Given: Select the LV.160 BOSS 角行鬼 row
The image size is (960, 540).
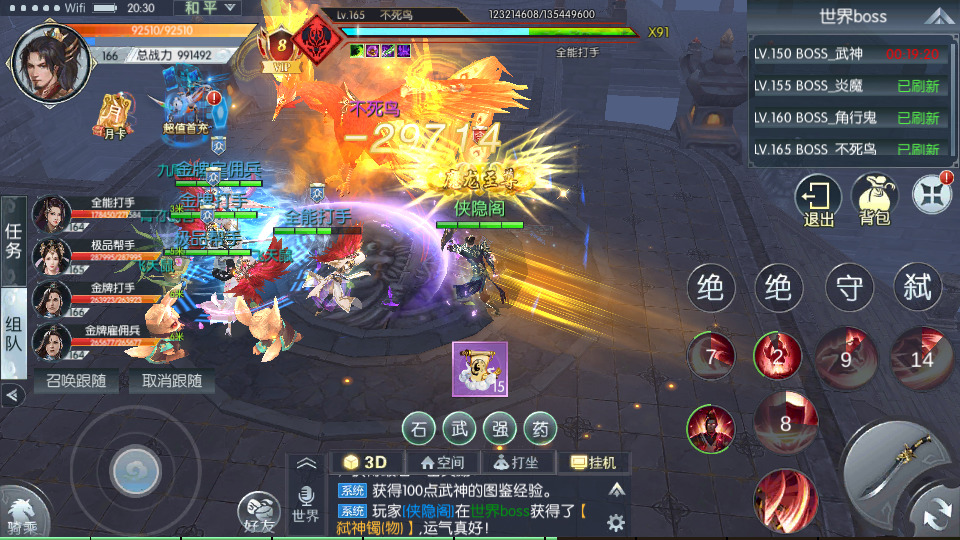Looking at the screenshot, I should coord(848,118).
